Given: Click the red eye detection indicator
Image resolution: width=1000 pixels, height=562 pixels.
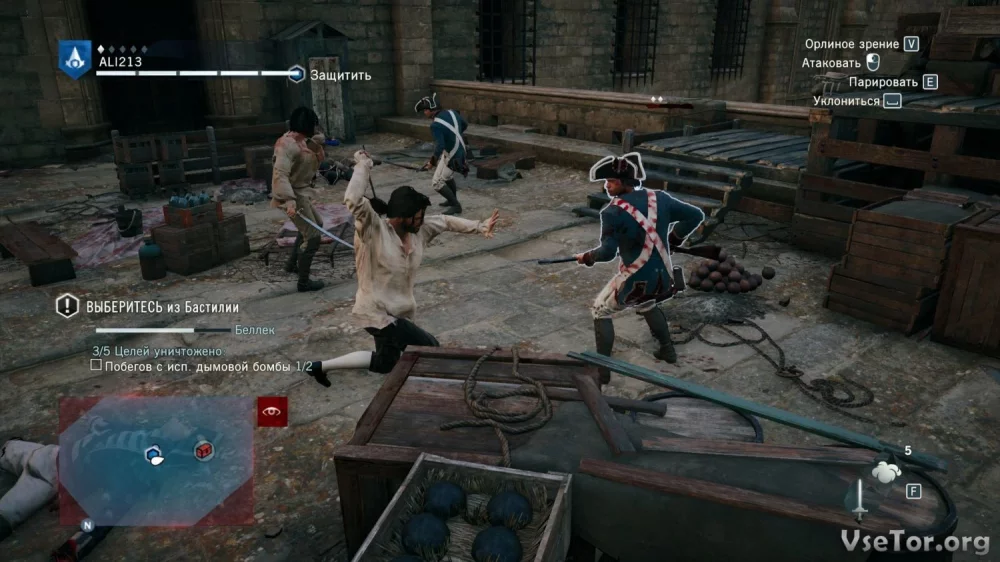Looking at the screenshot, I should tap(272, 411).
